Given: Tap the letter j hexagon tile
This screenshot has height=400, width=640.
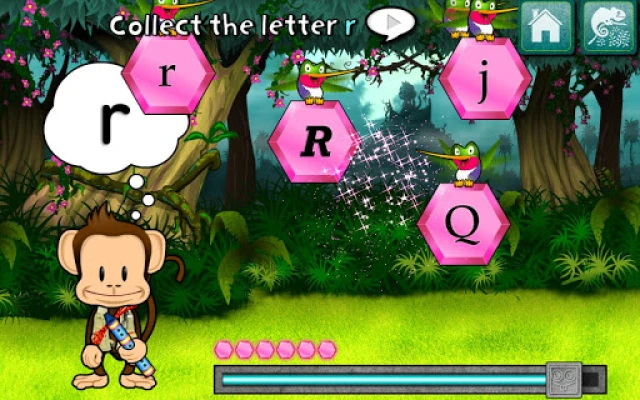Looking at the screenshot, I should (x=485, y=78).
